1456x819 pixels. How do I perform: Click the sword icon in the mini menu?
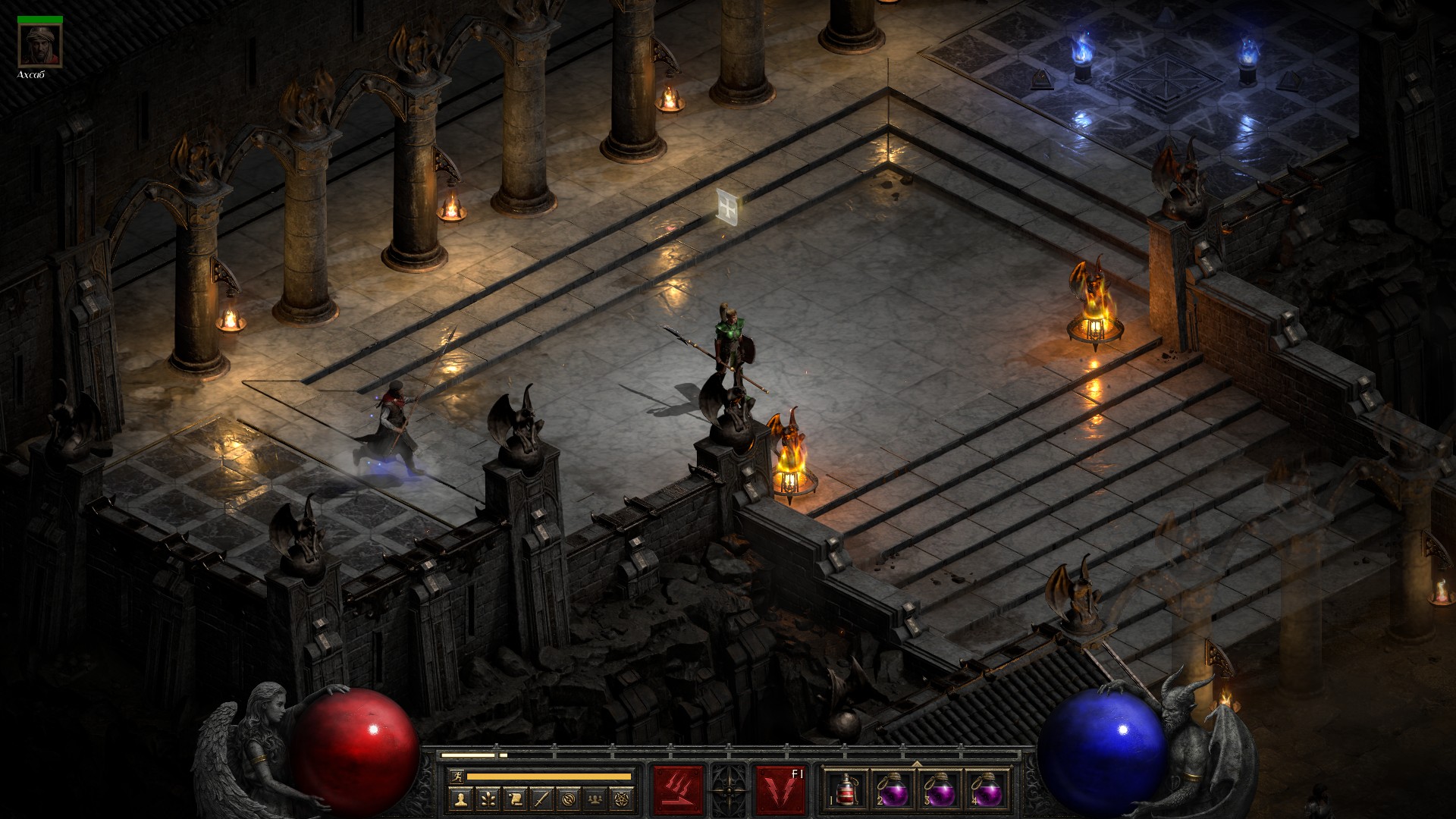click(541, 799)
